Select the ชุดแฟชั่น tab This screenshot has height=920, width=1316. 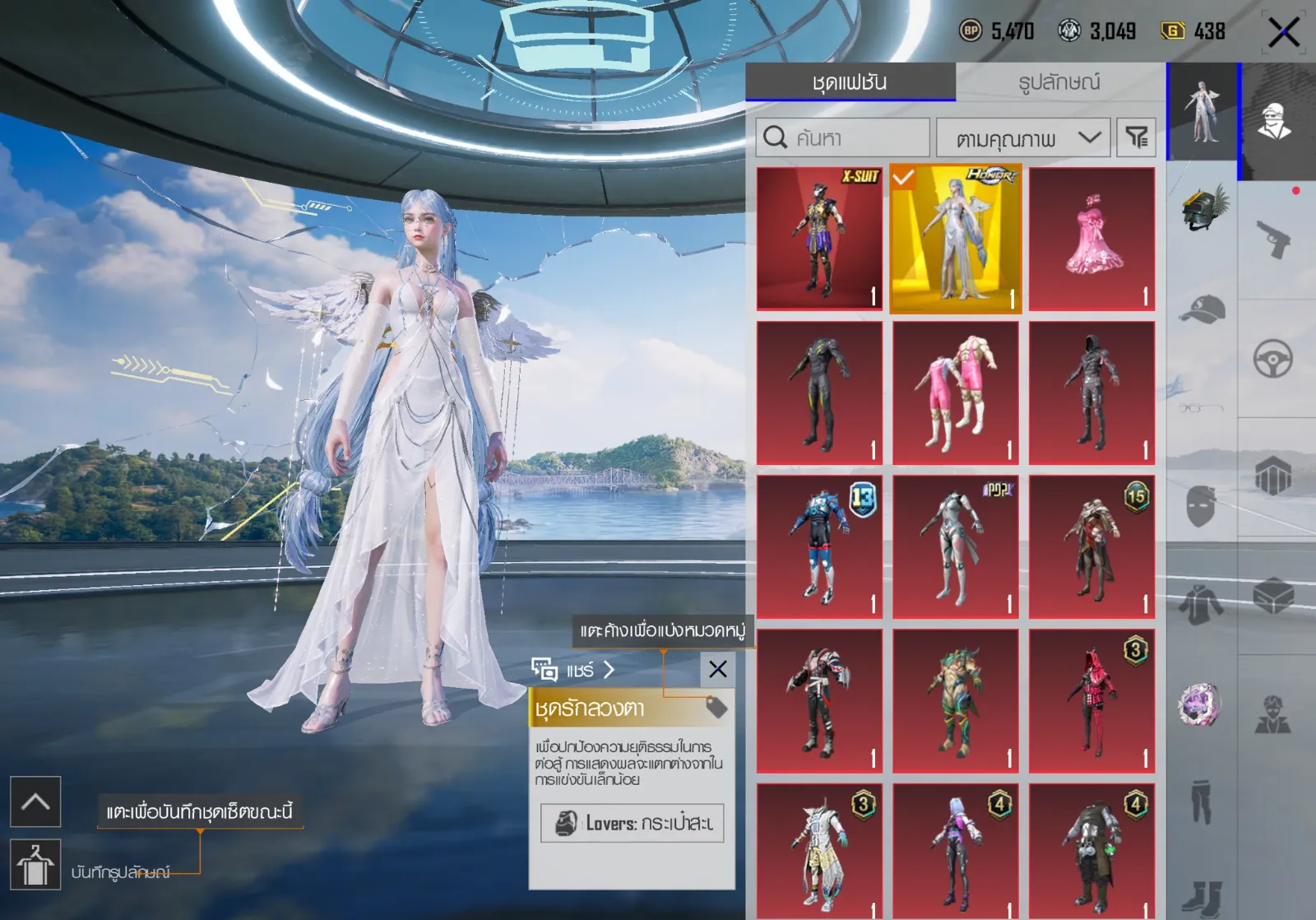coord(850,82)
